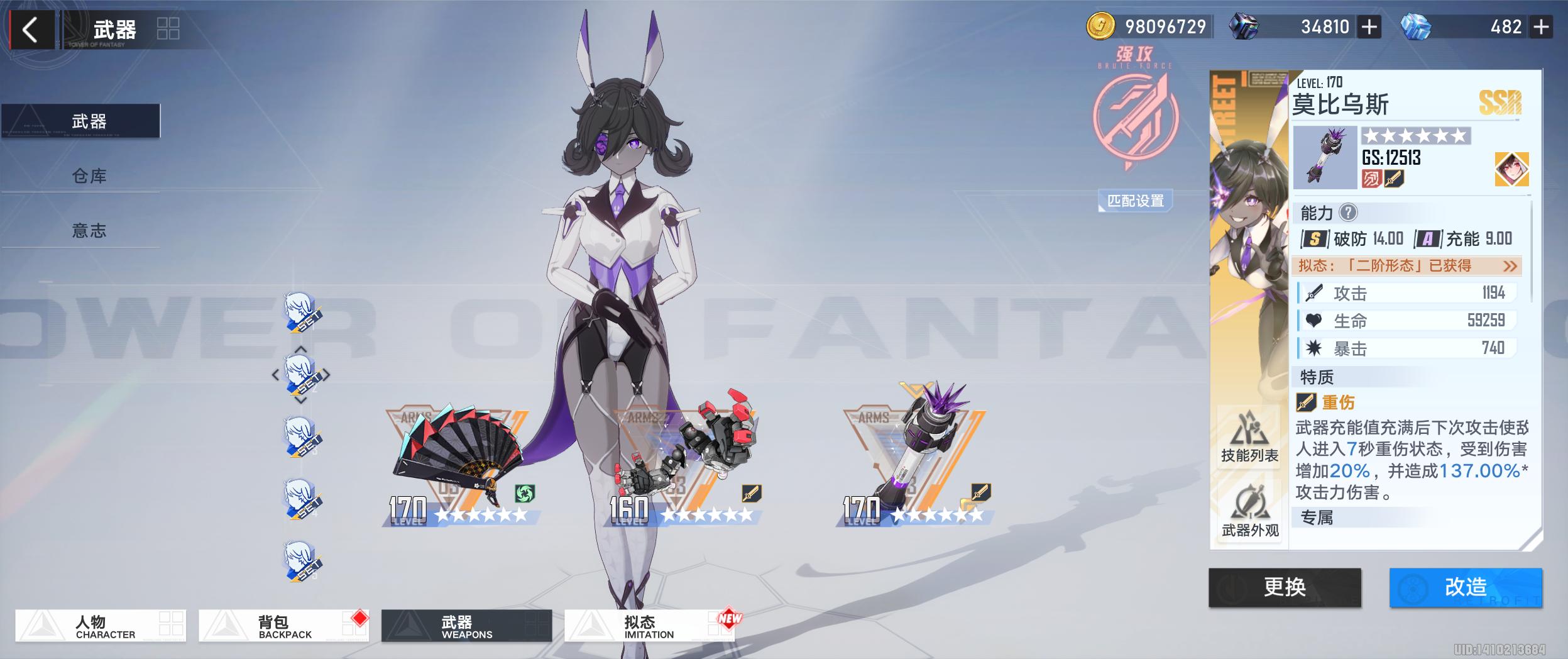Switch to the 仓库 warehouse tab
Viewport: 1568px width, 659px height.
(89, 176)
